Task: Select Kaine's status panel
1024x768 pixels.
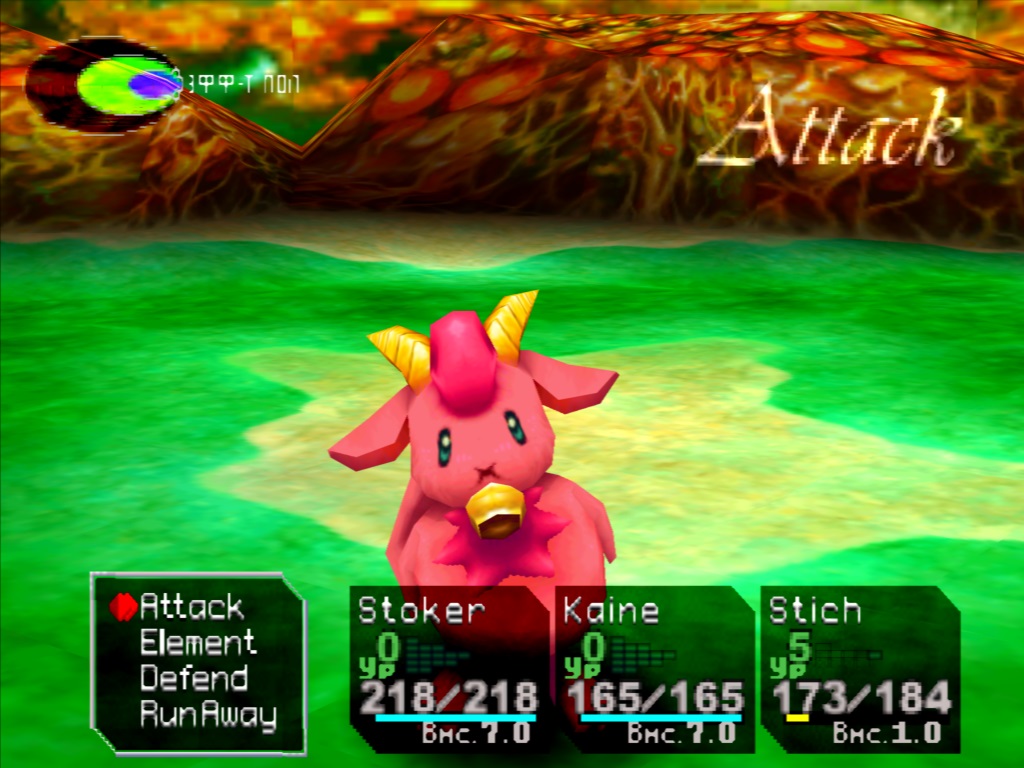Action: [654, 668]
